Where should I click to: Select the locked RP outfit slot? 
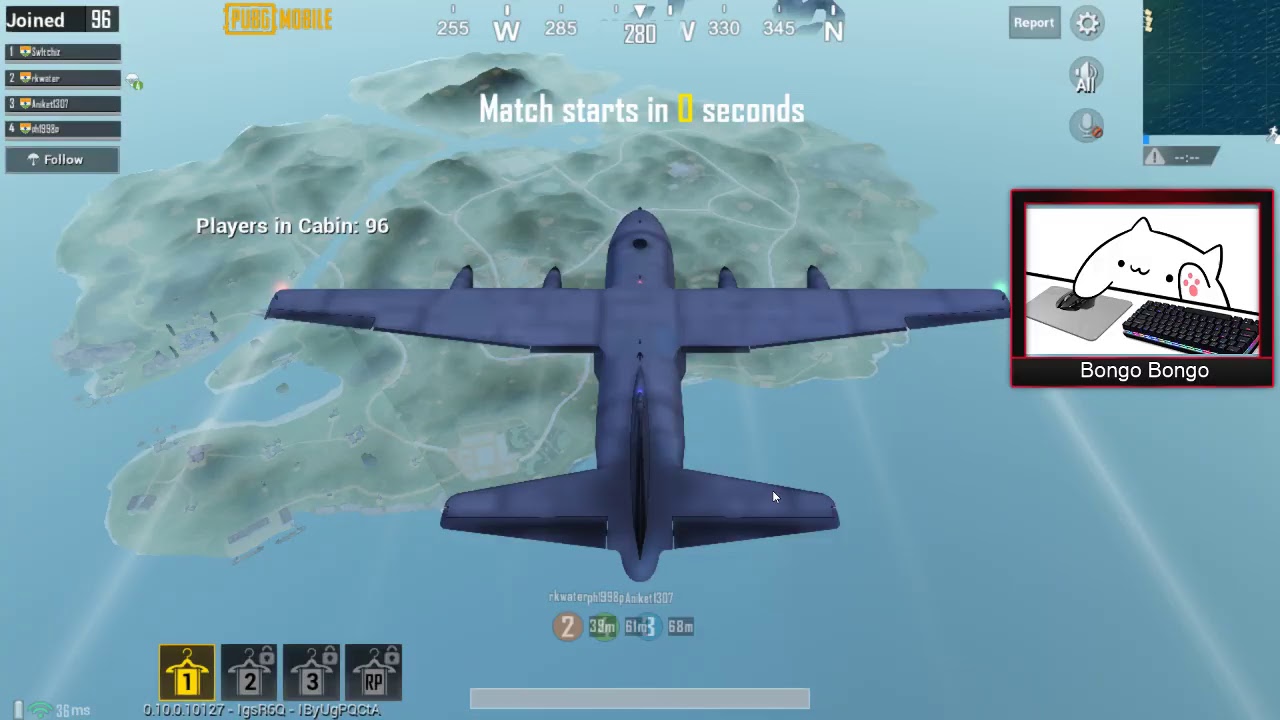[373, 672]
